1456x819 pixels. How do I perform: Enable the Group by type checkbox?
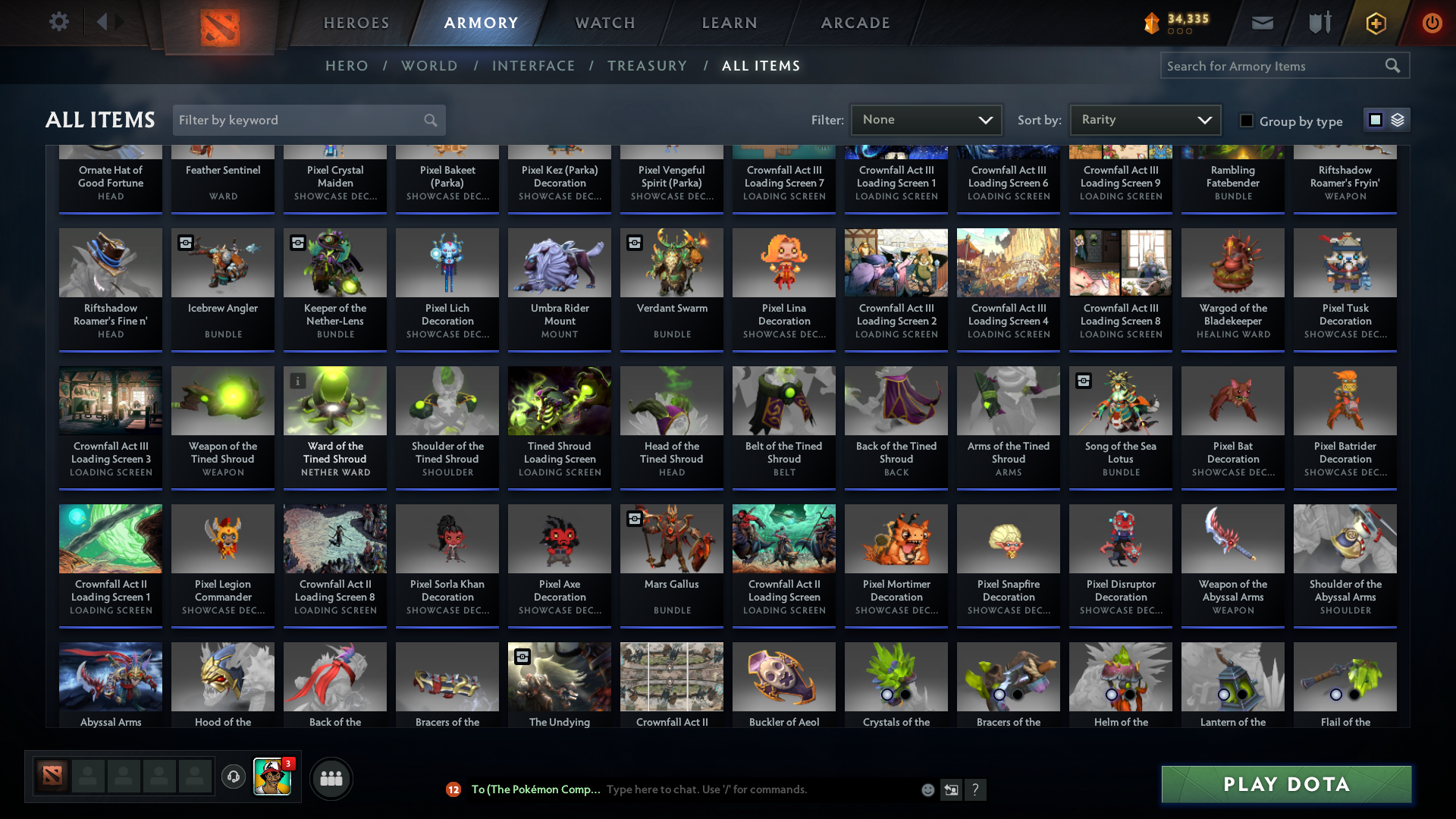(x=1246, y=121)
